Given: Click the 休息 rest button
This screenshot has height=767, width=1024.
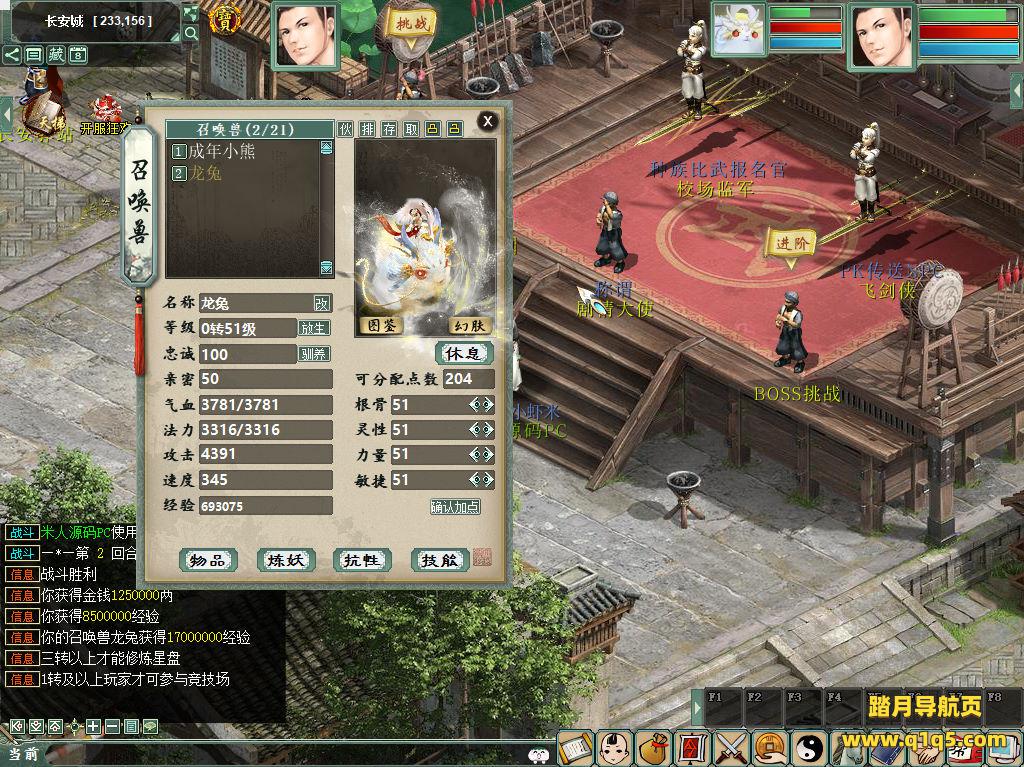Looking at the screenshot, I should point(464,354).
